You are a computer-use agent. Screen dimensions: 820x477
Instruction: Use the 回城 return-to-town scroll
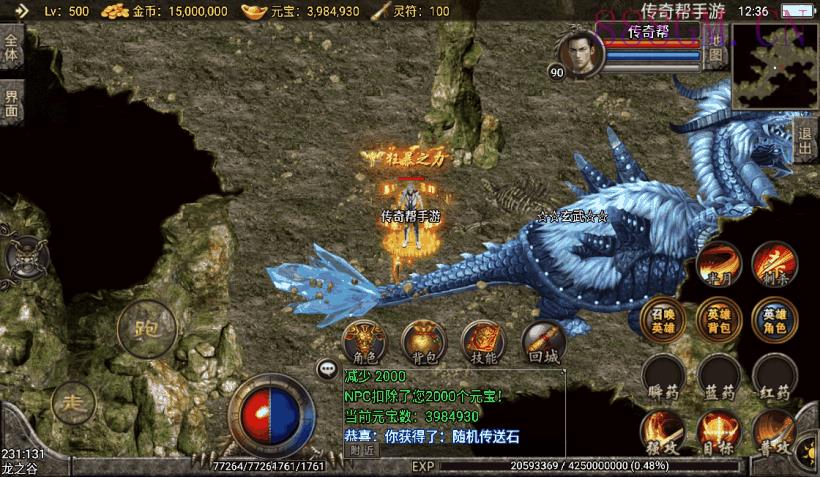click(543, 342)
